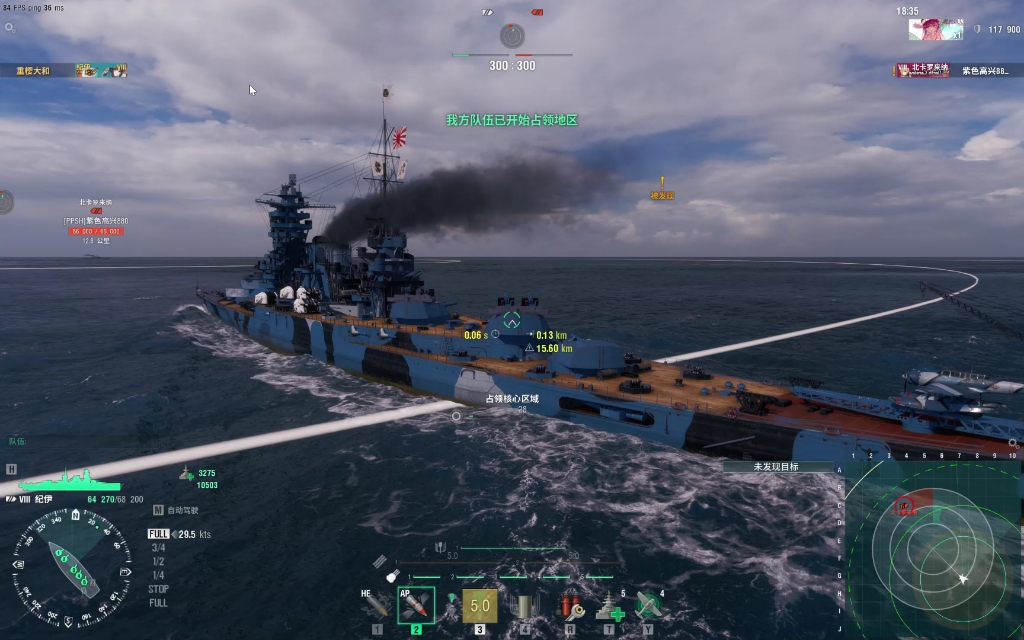Viewport: 1024px width, 640px height.
Task: Click the ship heading compass
Action: click(71, 563)
